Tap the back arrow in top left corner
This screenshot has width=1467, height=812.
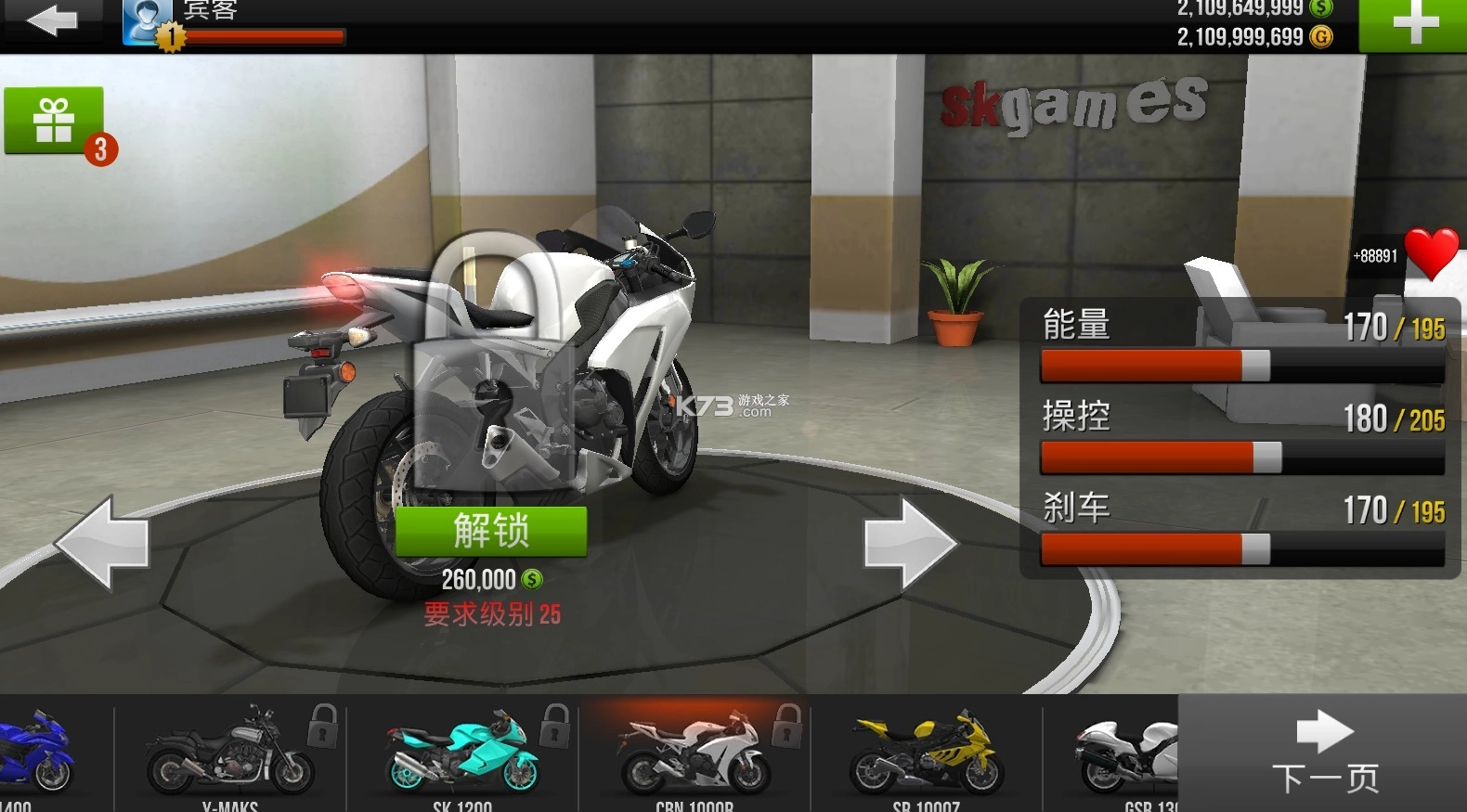53,20
